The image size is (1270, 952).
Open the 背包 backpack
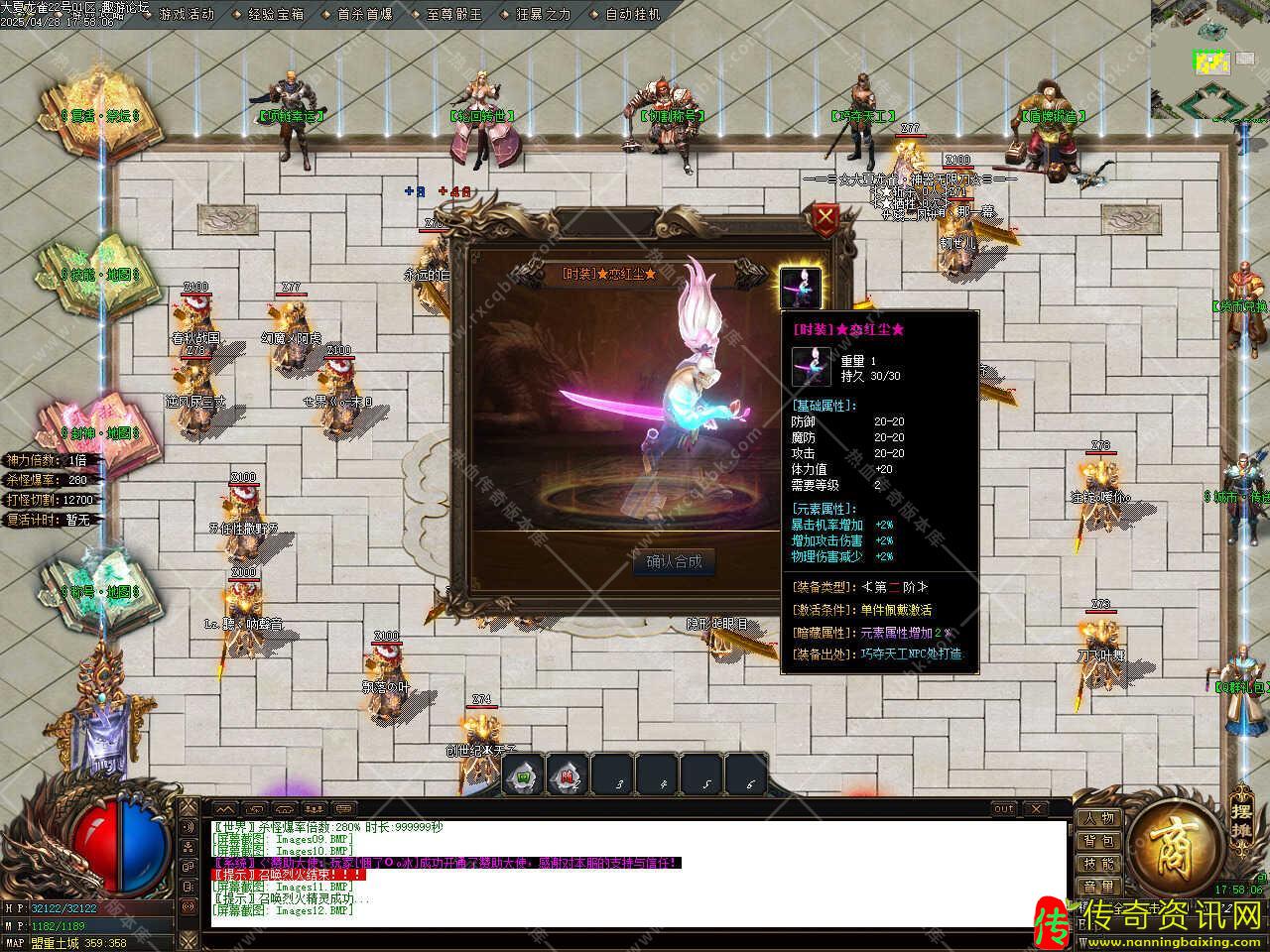tap(1098, 841)
